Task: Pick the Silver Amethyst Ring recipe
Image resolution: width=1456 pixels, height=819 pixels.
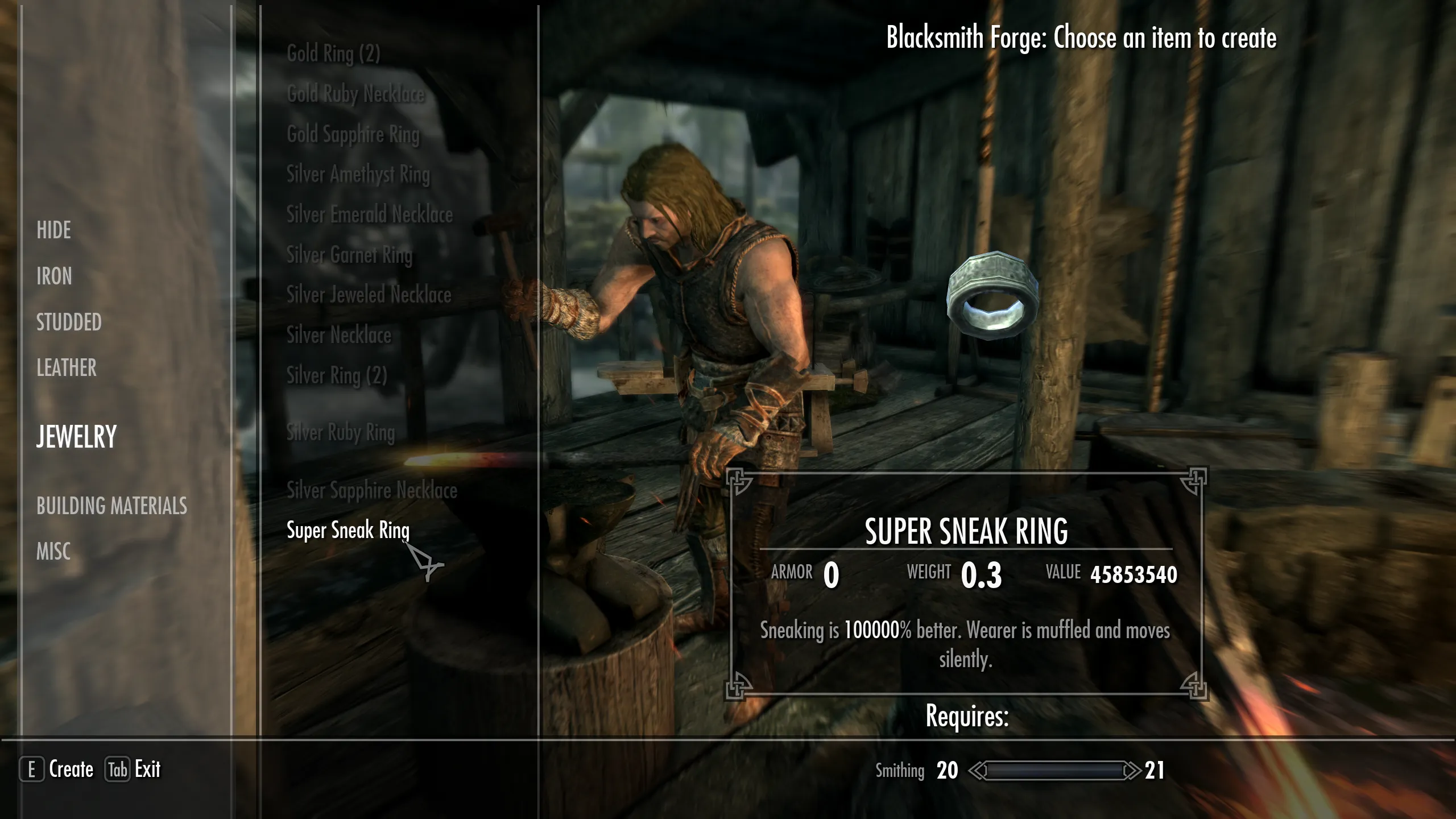Action: 358,175
